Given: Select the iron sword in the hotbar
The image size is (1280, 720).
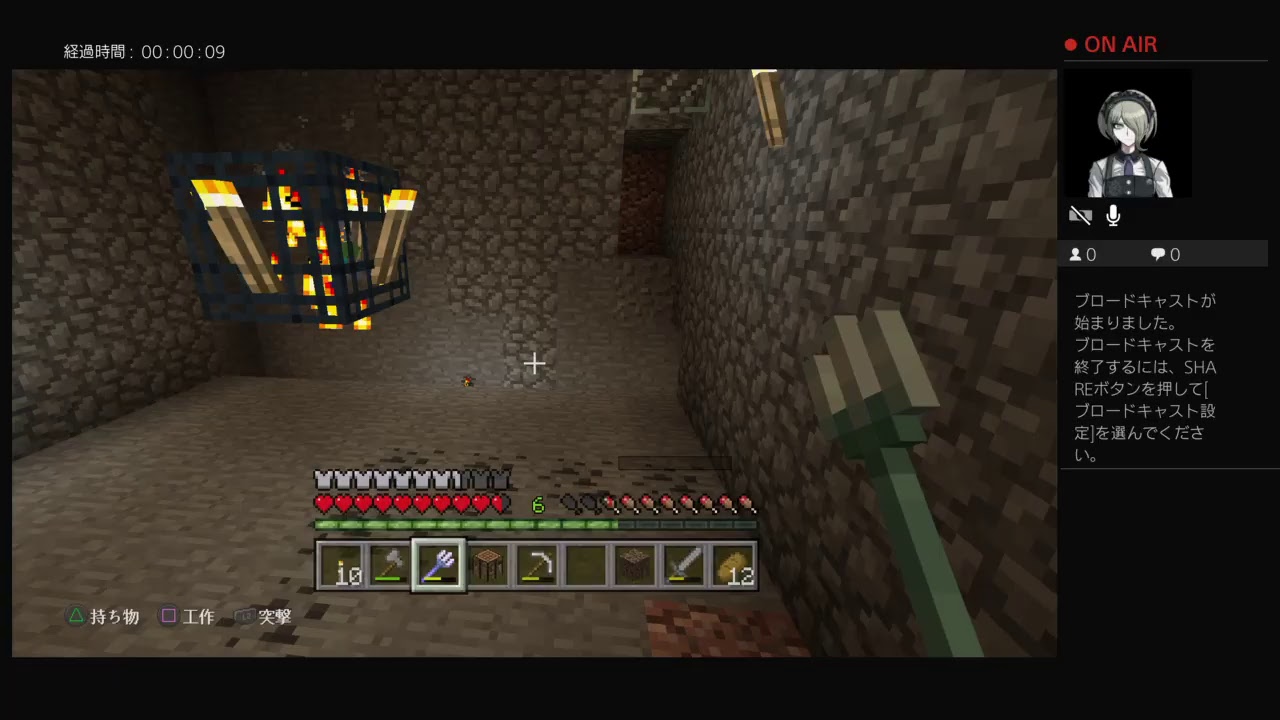Looking at the screenshot, I should coord(684,565).
